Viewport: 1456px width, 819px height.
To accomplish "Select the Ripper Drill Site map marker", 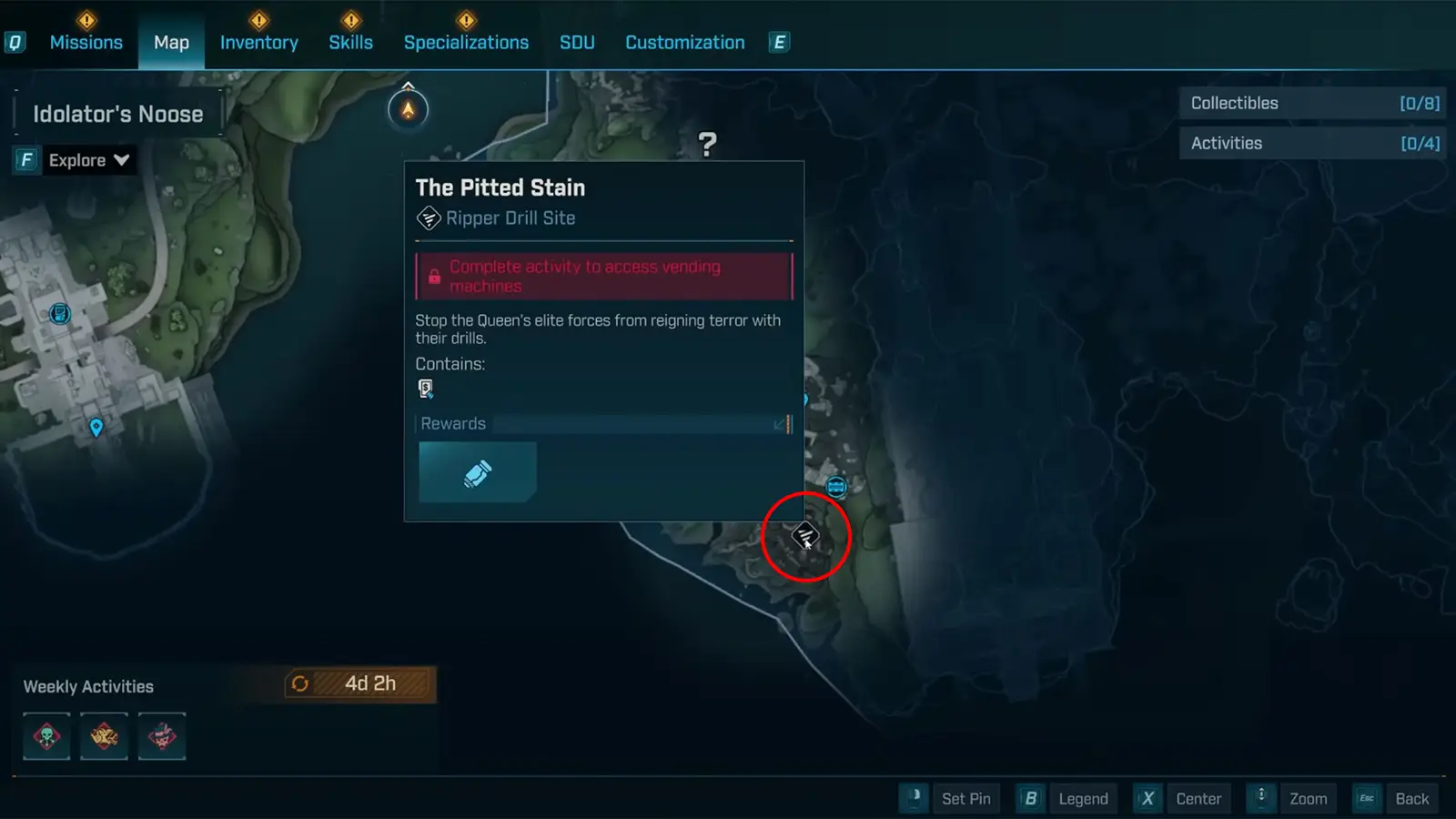I will pyautogui.click(x=804, y=536).
